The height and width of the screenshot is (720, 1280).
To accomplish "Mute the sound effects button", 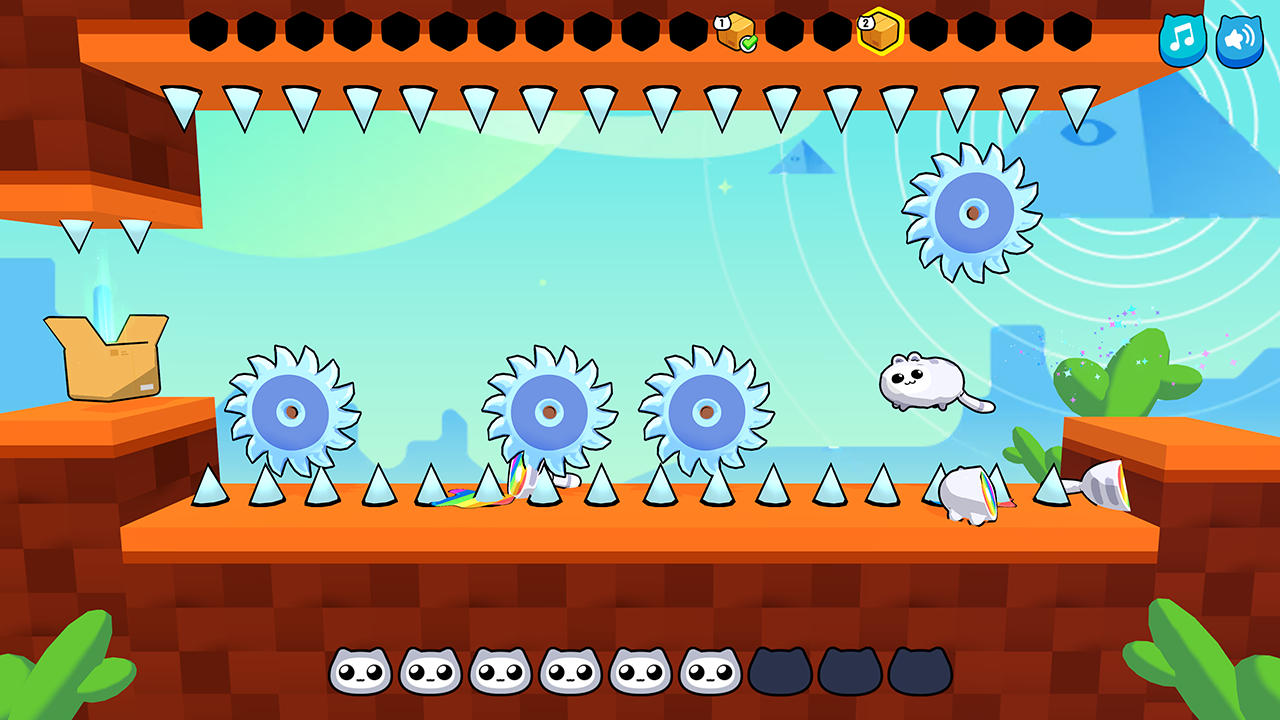I will pos(1239,42).
